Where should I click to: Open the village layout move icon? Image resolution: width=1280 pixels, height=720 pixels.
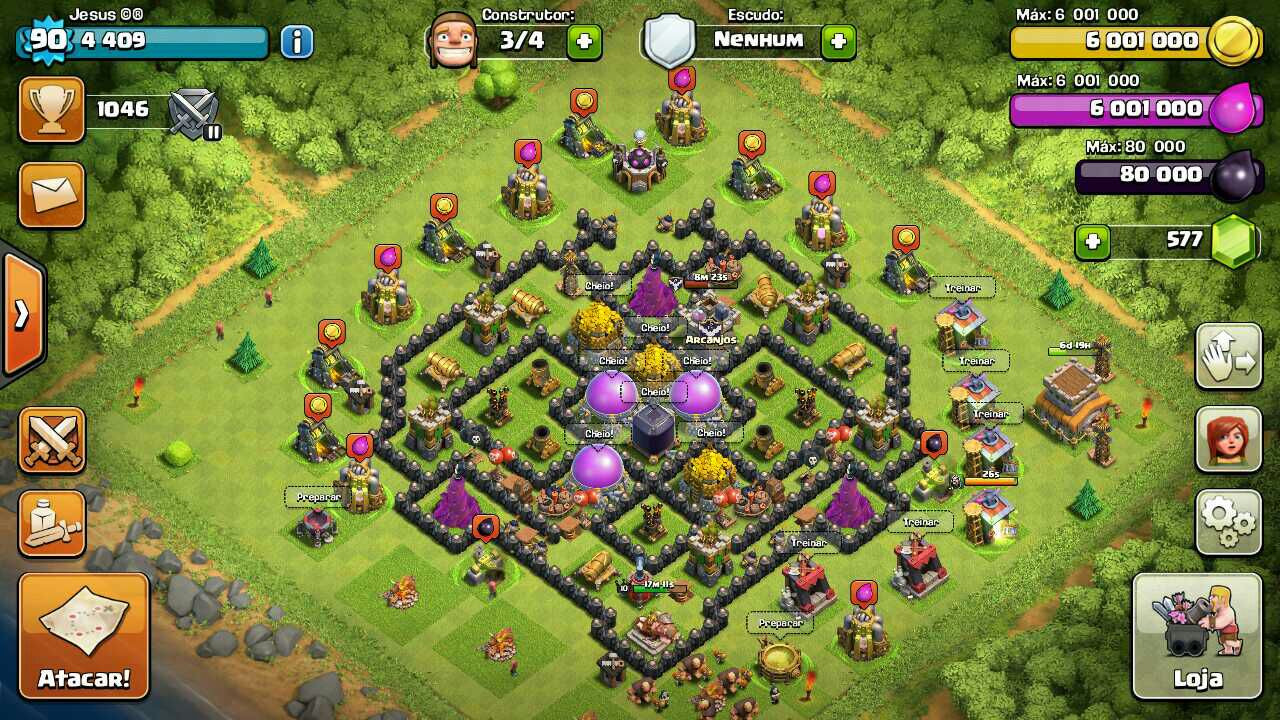click(x=1228, y=357)
